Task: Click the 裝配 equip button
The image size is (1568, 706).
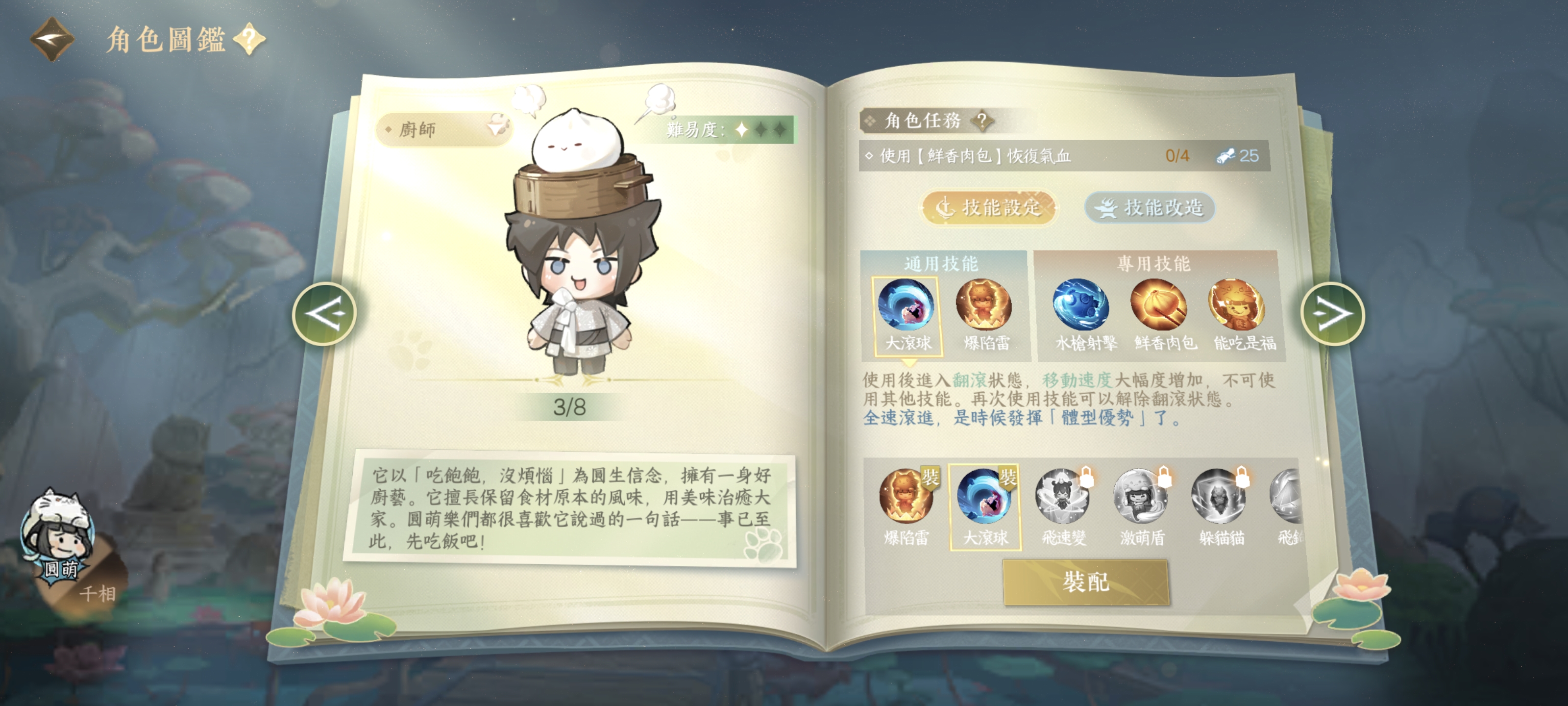Action: point(1086,582)
